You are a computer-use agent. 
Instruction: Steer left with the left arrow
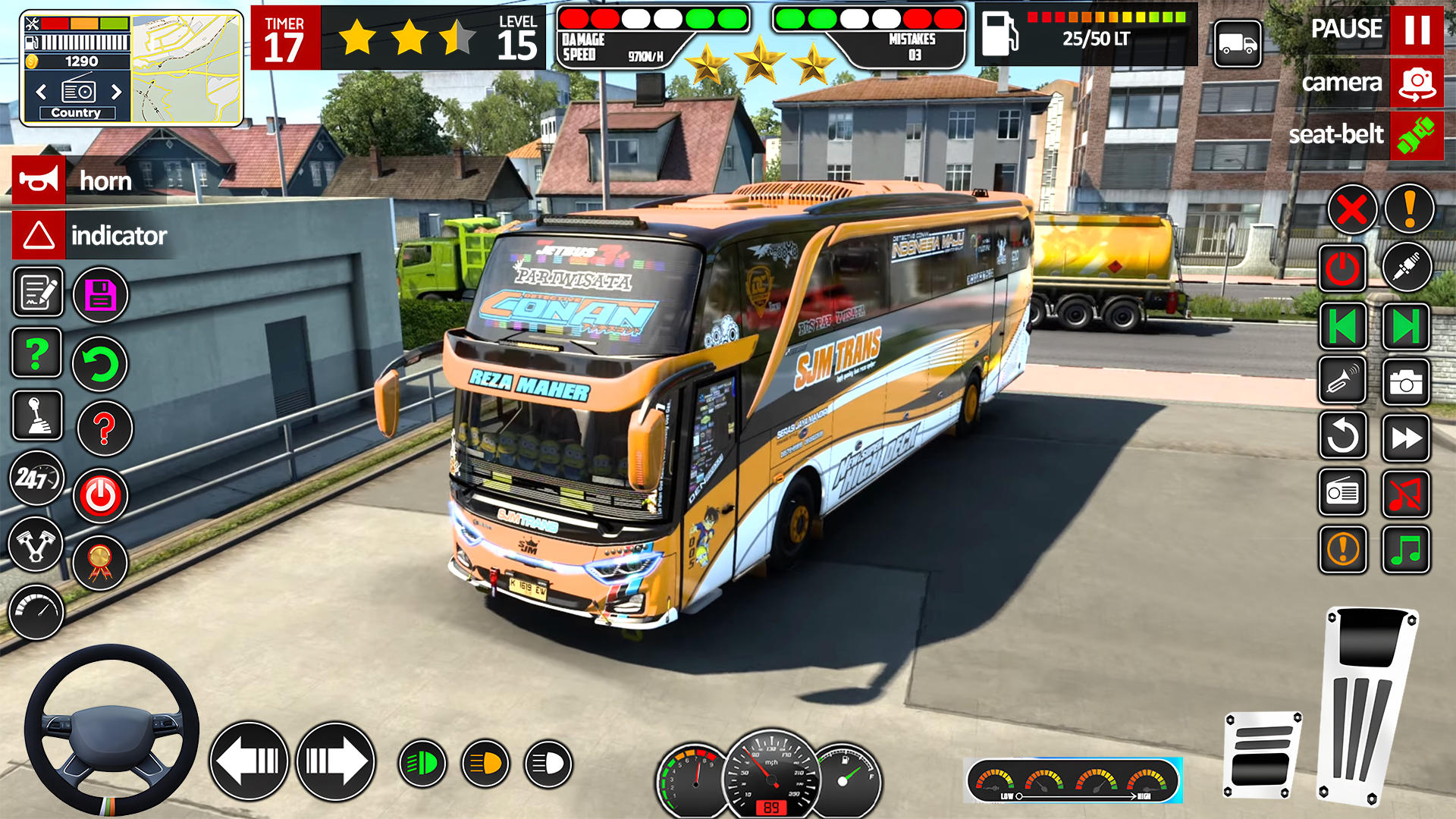249,761
